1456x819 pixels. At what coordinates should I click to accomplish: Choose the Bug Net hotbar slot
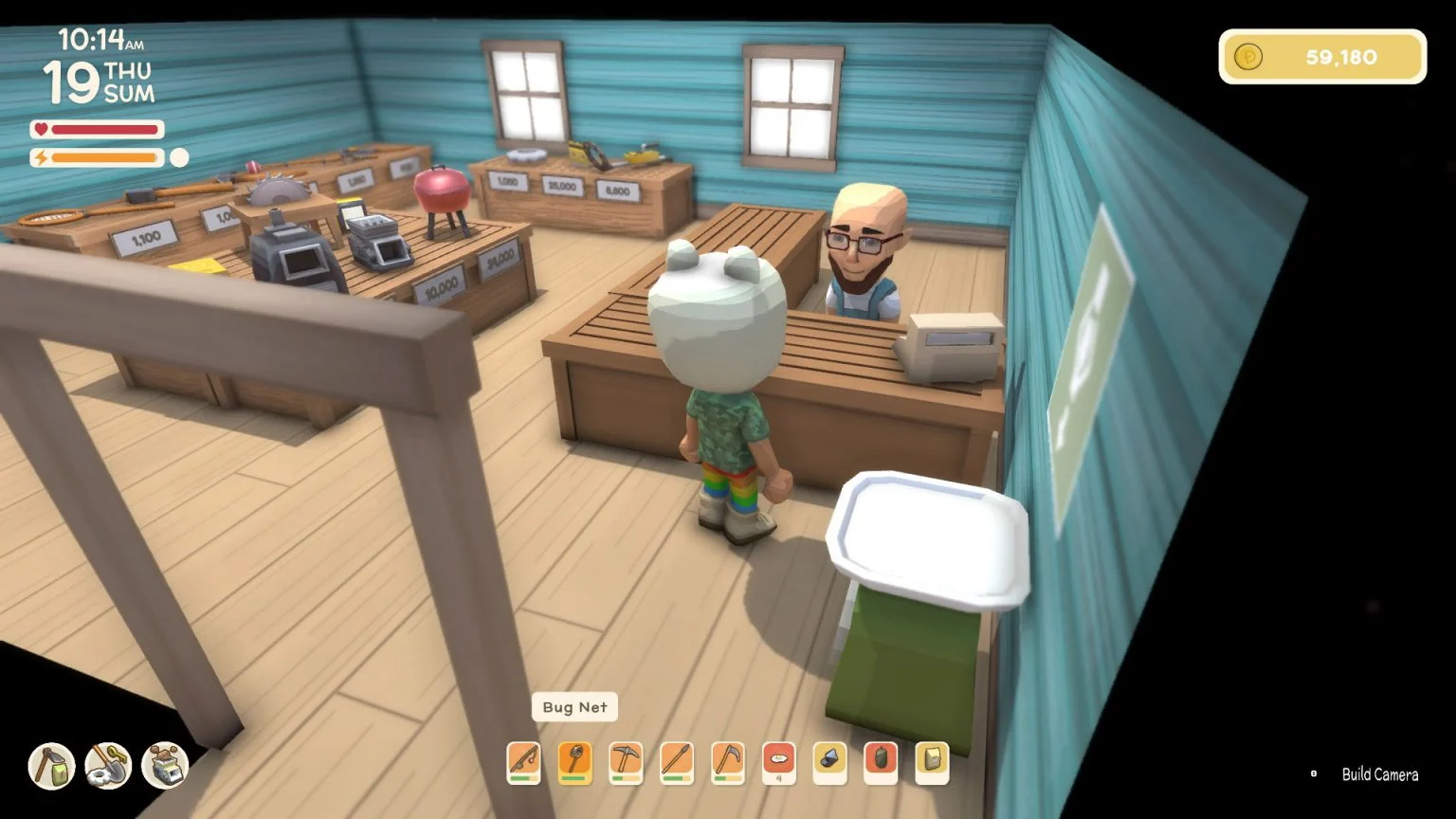coord(574,761)
